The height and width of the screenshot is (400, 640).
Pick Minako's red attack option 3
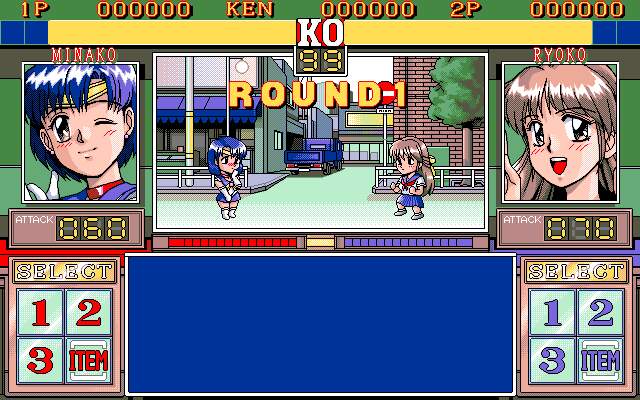40,359
